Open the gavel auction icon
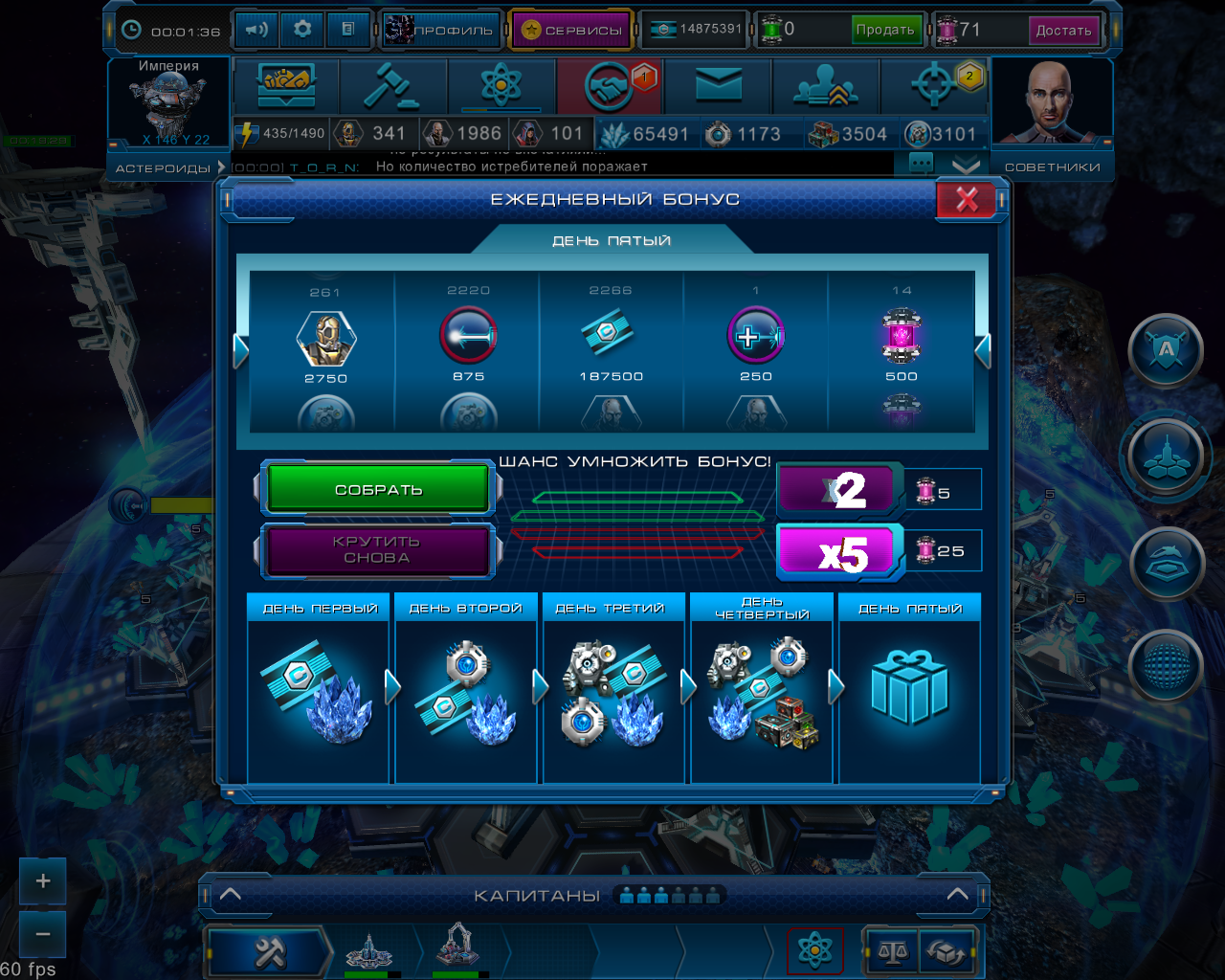1225x980 pixels. pos(392,87)
